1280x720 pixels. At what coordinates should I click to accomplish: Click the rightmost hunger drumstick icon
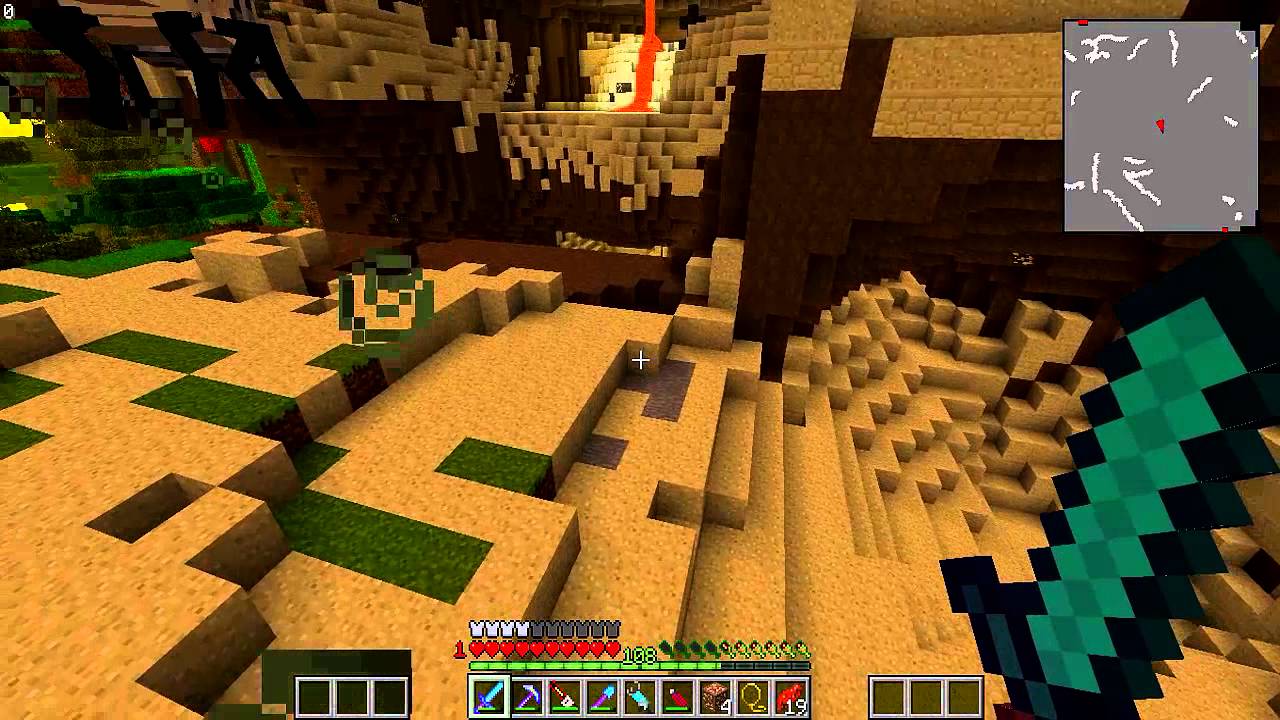801,649
